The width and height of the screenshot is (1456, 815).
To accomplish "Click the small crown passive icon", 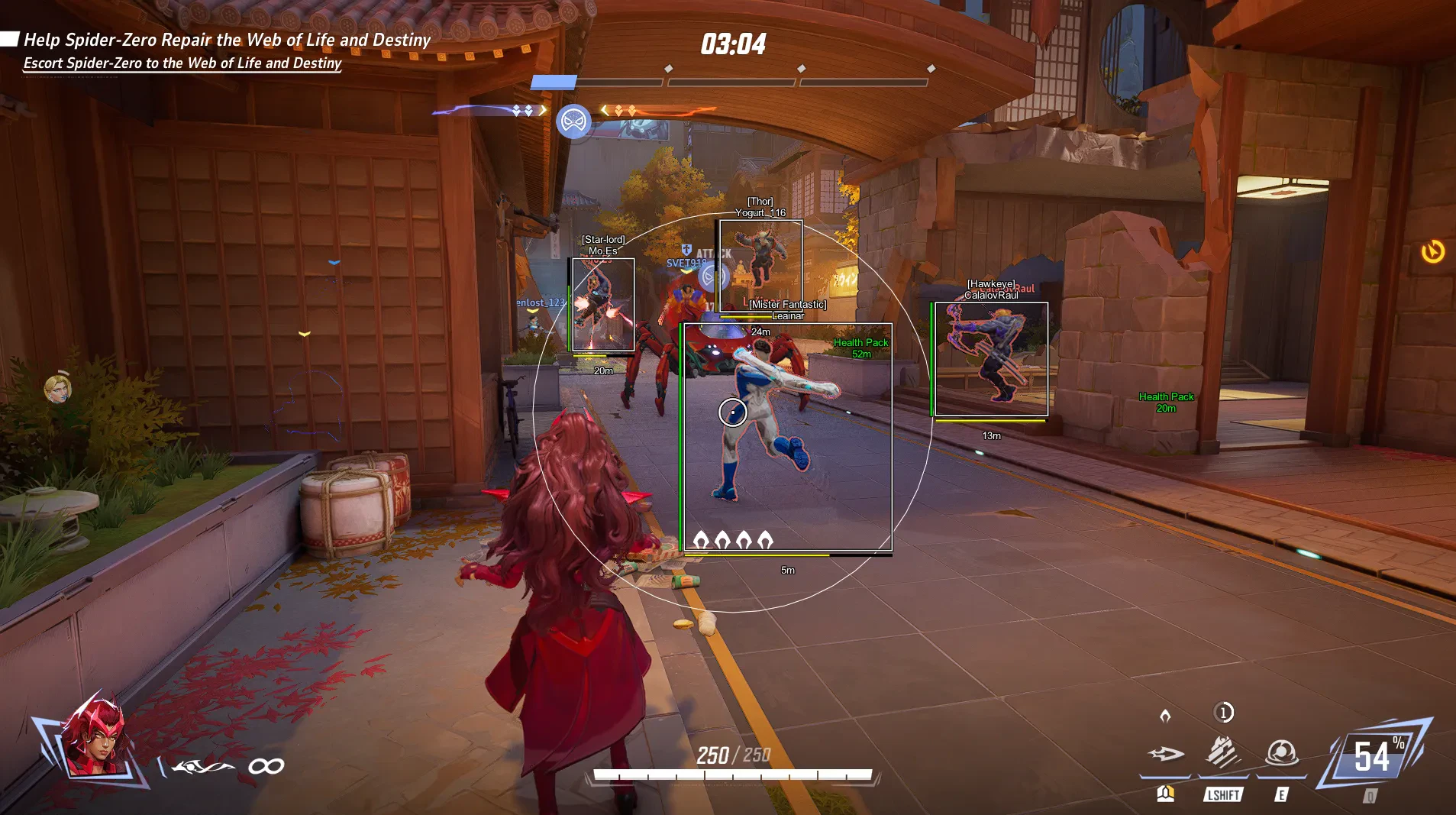I will (x=1165, y=716).
